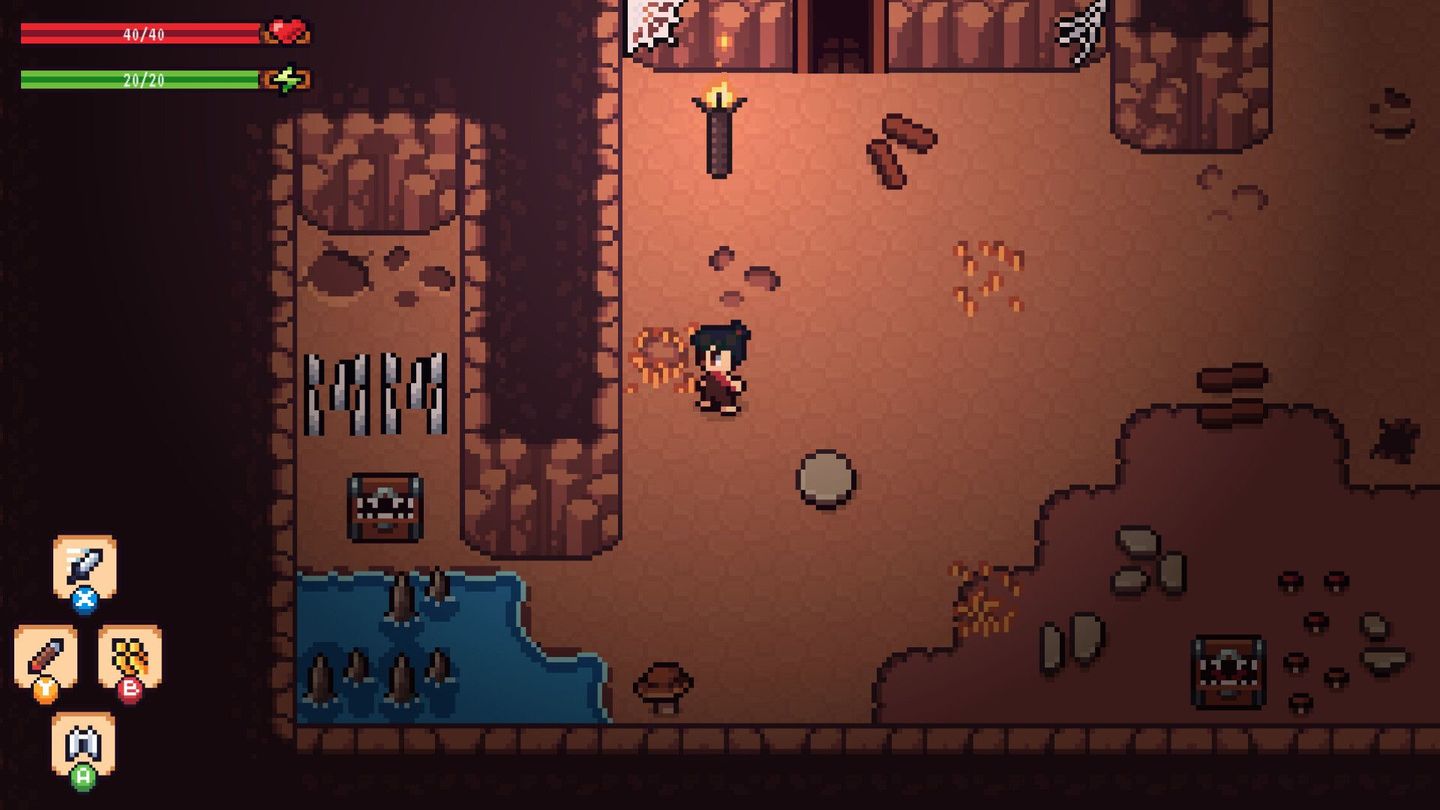Click the round boulder beside the player
The width and height of the screenshot is (1440, 810).
[826, 478]
